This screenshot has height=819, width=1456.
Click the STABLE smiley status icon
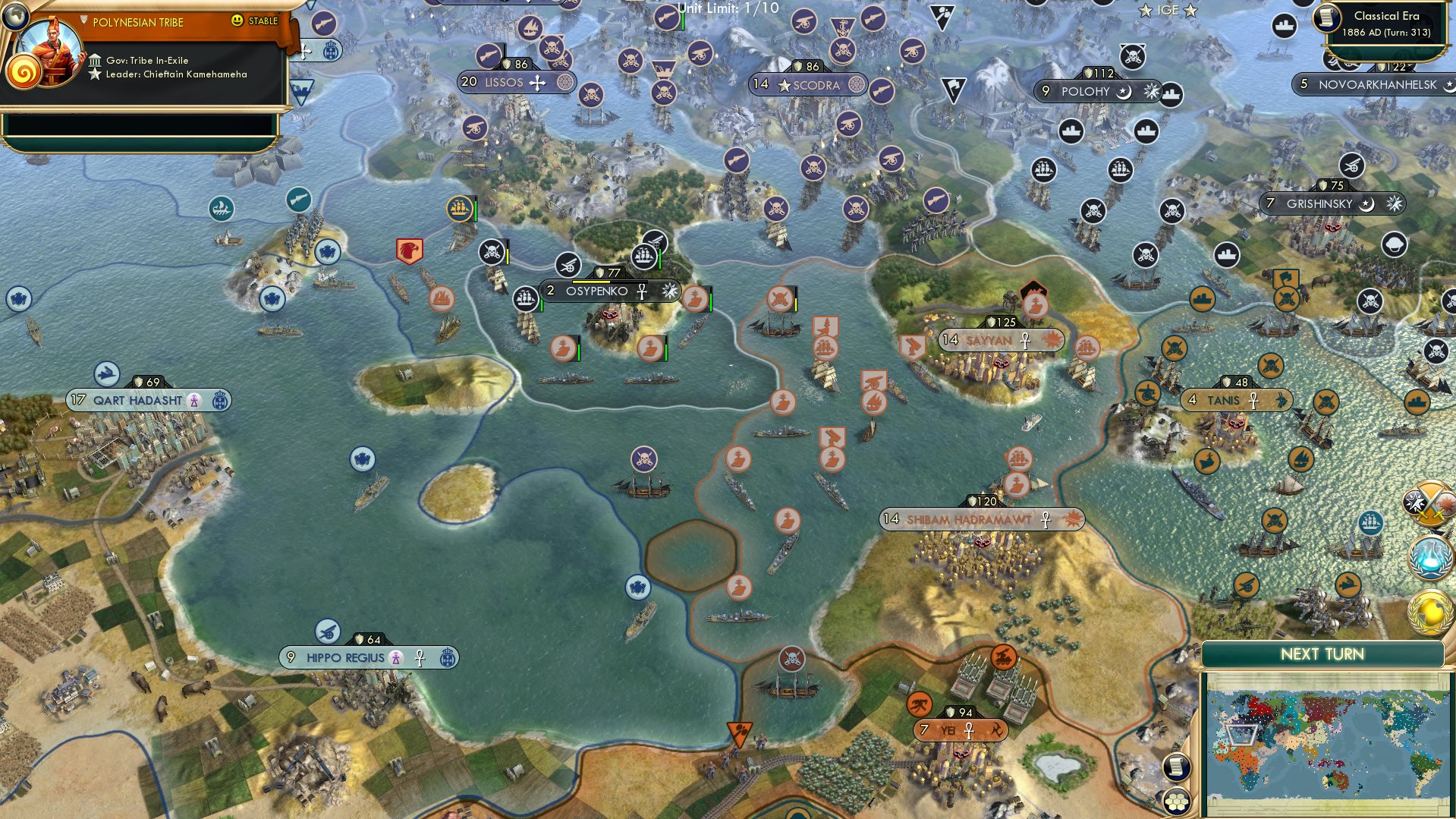point(238,22)
